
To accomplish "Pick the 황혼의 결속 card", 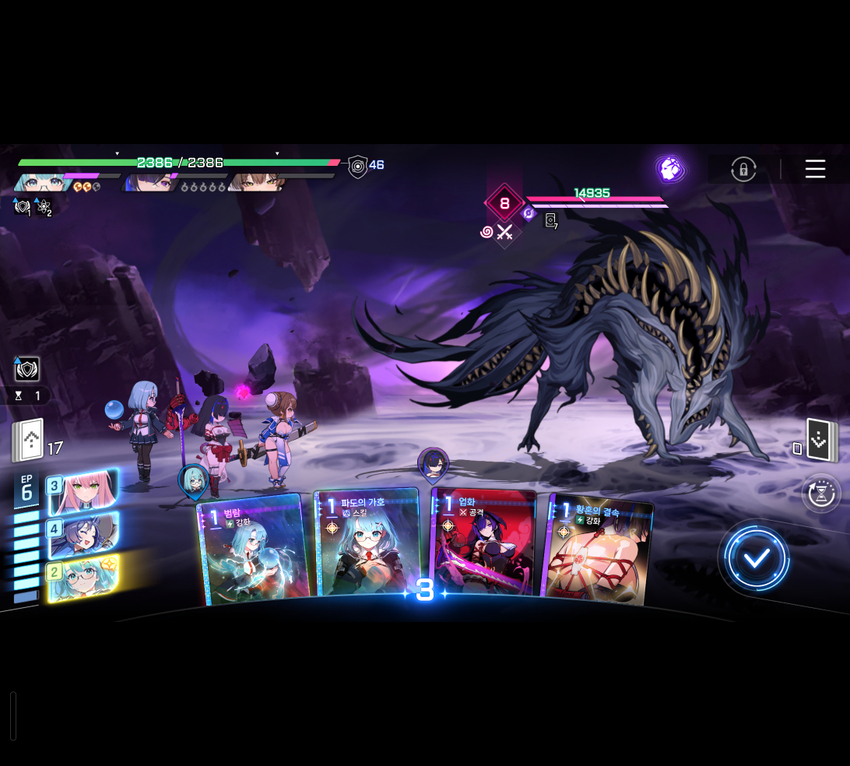I will click(x=596, y=548).
